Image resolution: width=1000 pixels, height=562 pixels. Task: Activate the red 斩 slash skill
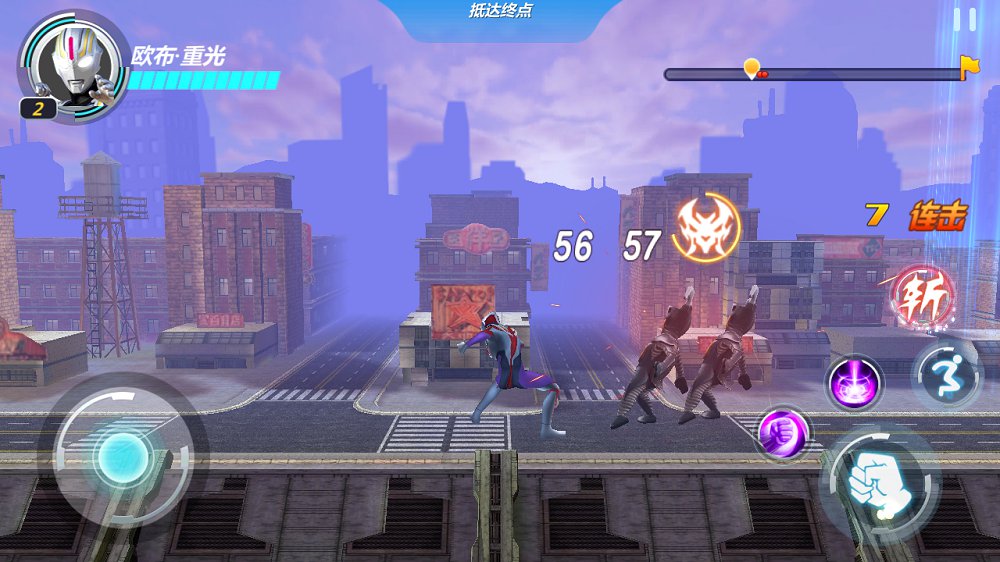922,296
